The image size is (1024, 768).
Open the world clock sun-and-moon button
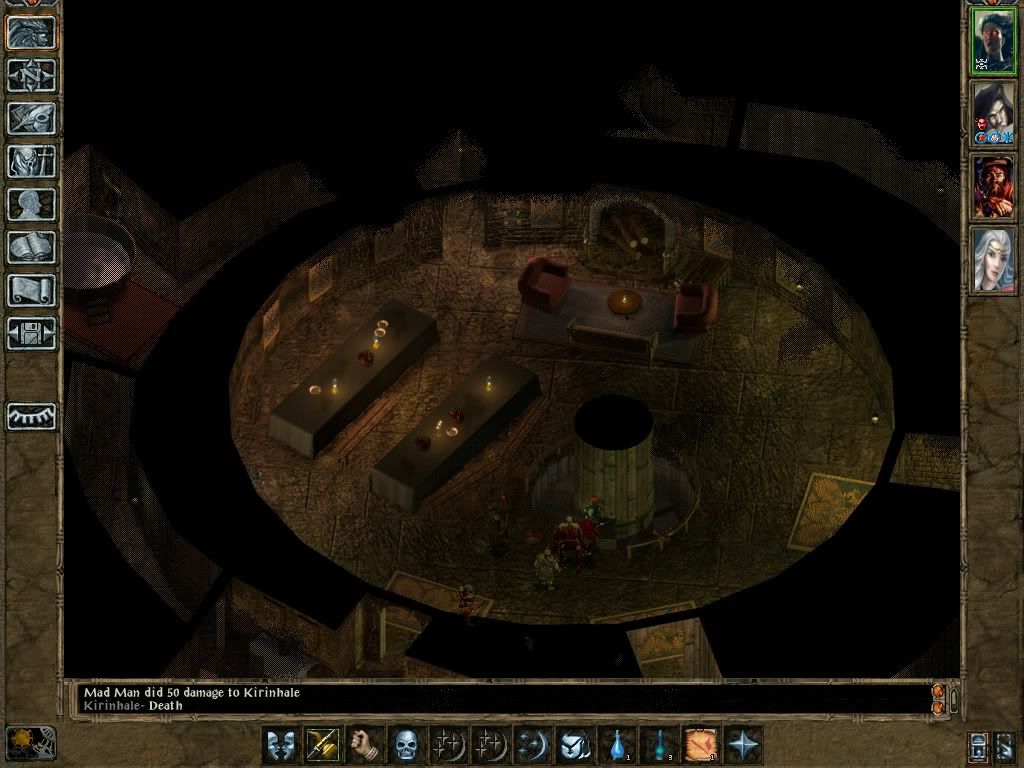[x=31, y=743]
